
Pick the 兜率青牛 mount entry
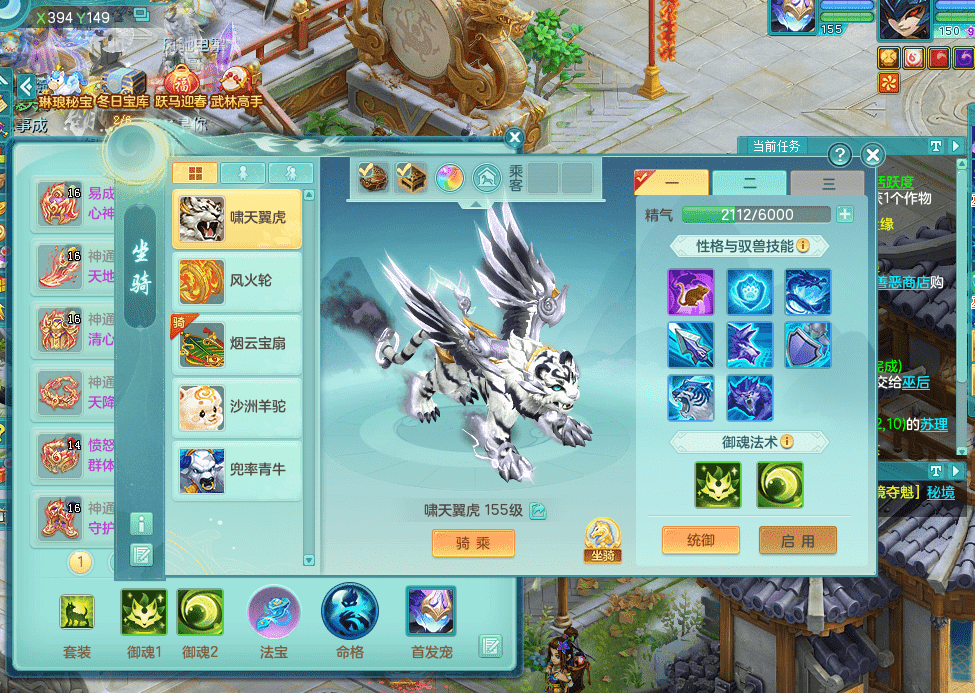point(237,469)
